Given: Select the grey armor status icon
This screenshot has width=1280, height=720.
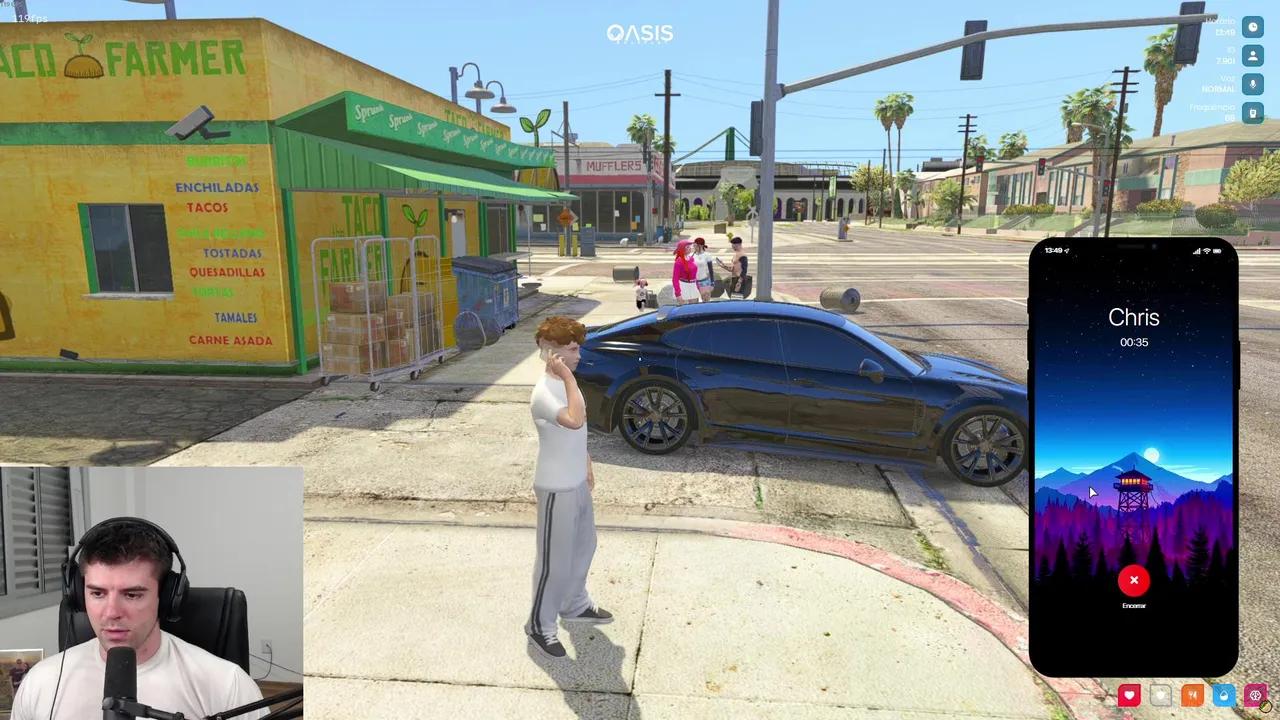Looking at the screenshot, I should pos(1160,695).
